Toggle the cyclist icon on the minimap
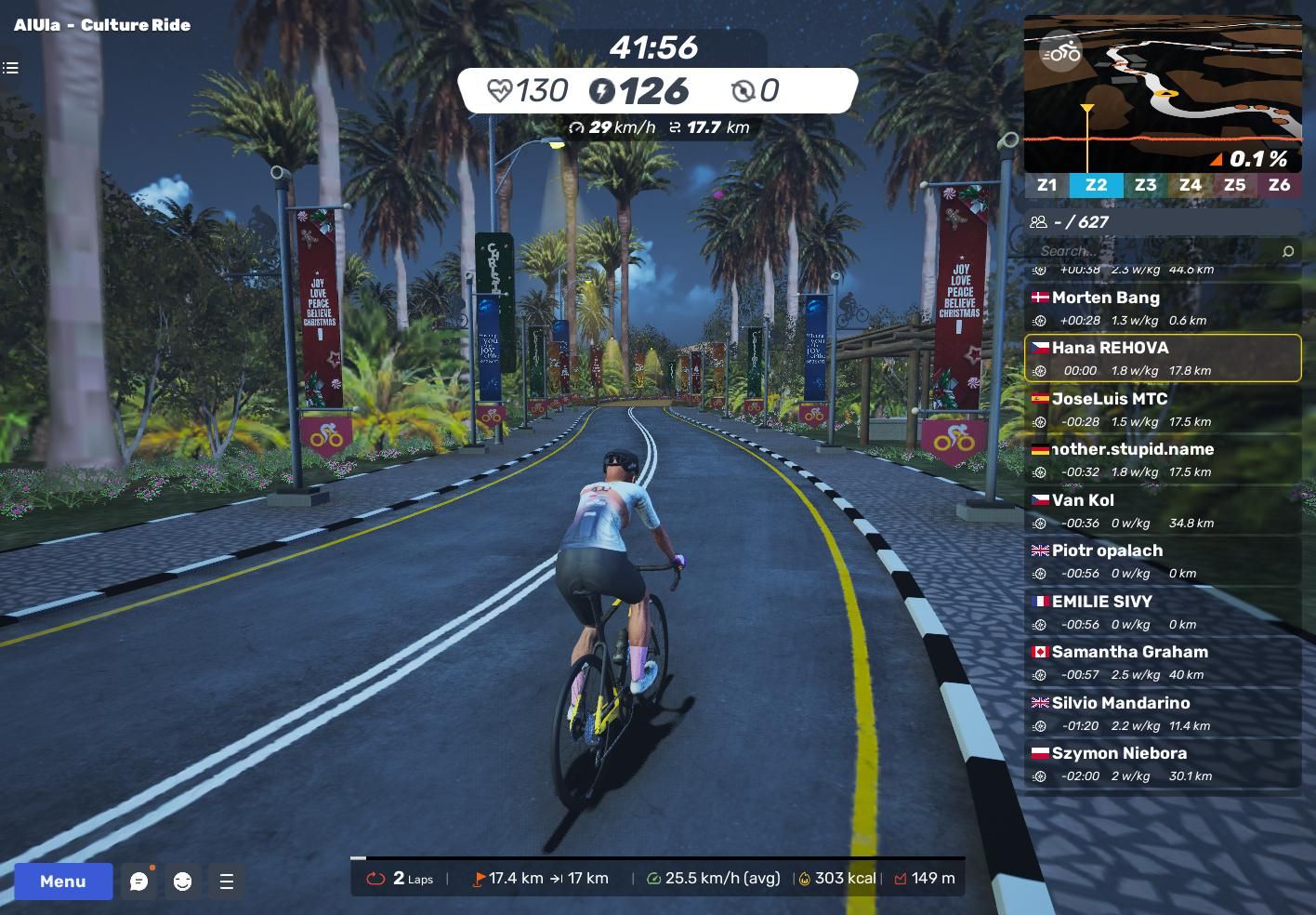 coord(1060,53)
